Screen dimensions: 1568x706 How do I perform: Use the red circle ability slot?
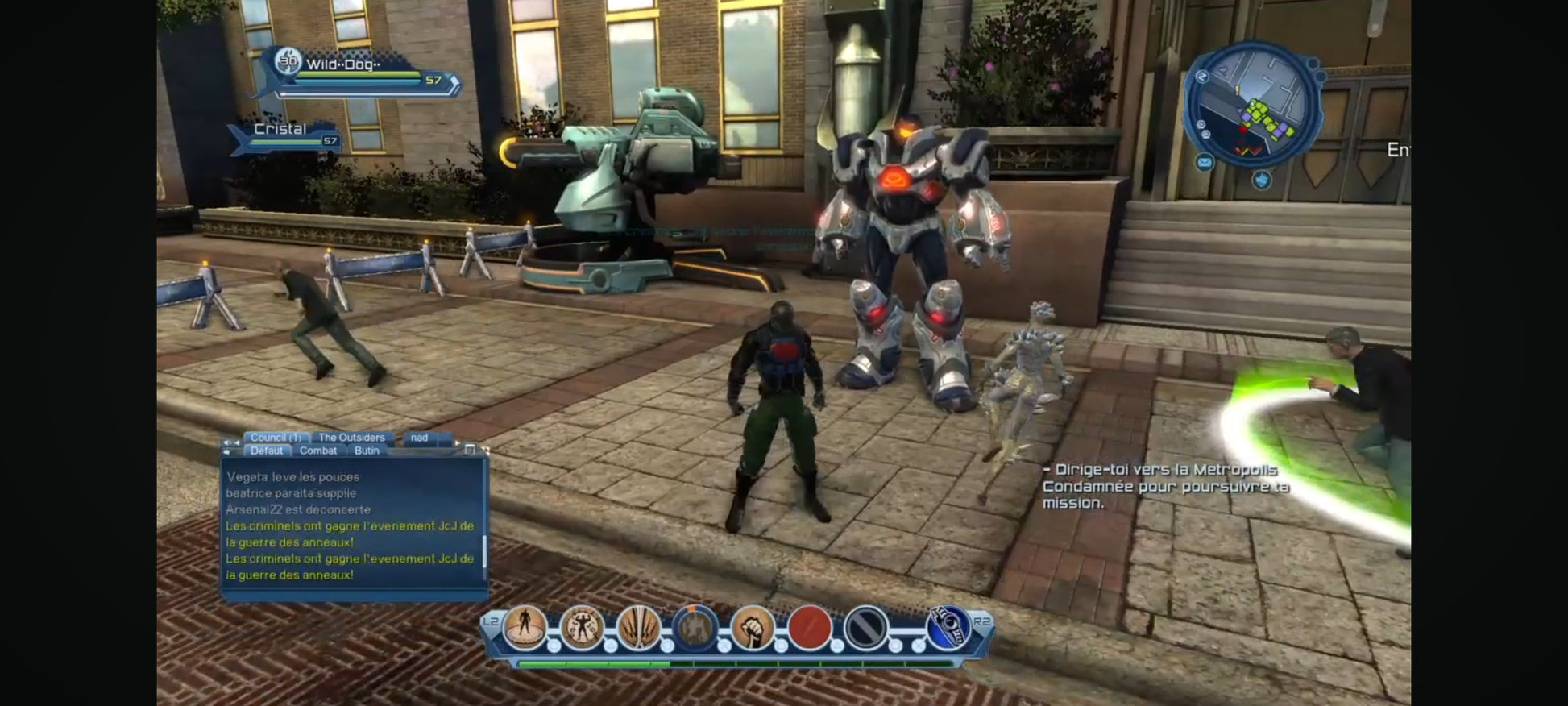tap(810, 628)
